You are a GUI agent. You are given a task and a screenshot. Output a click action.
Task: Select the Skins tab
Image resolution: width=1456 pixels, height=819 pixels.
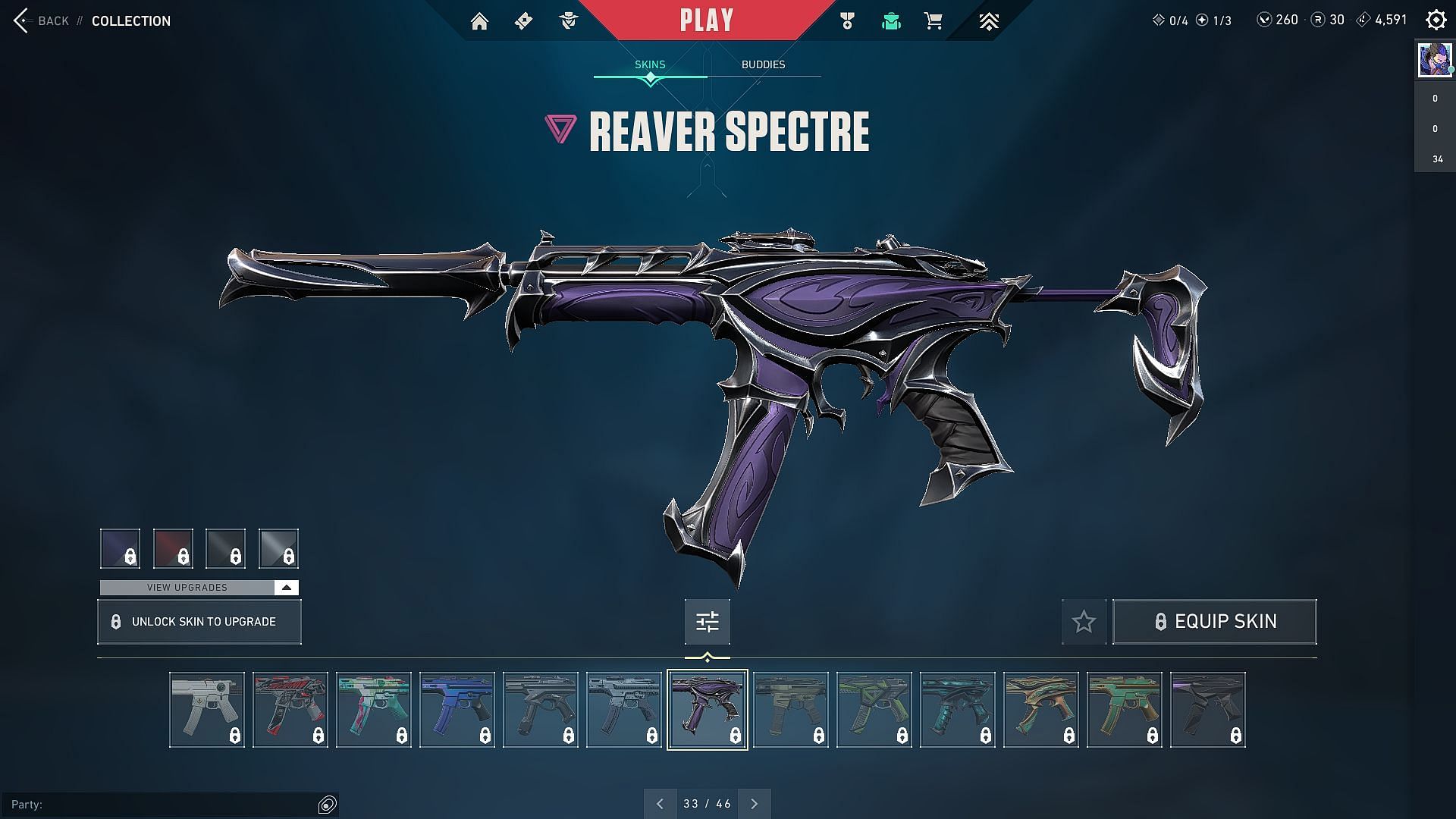tap(650, 64)
